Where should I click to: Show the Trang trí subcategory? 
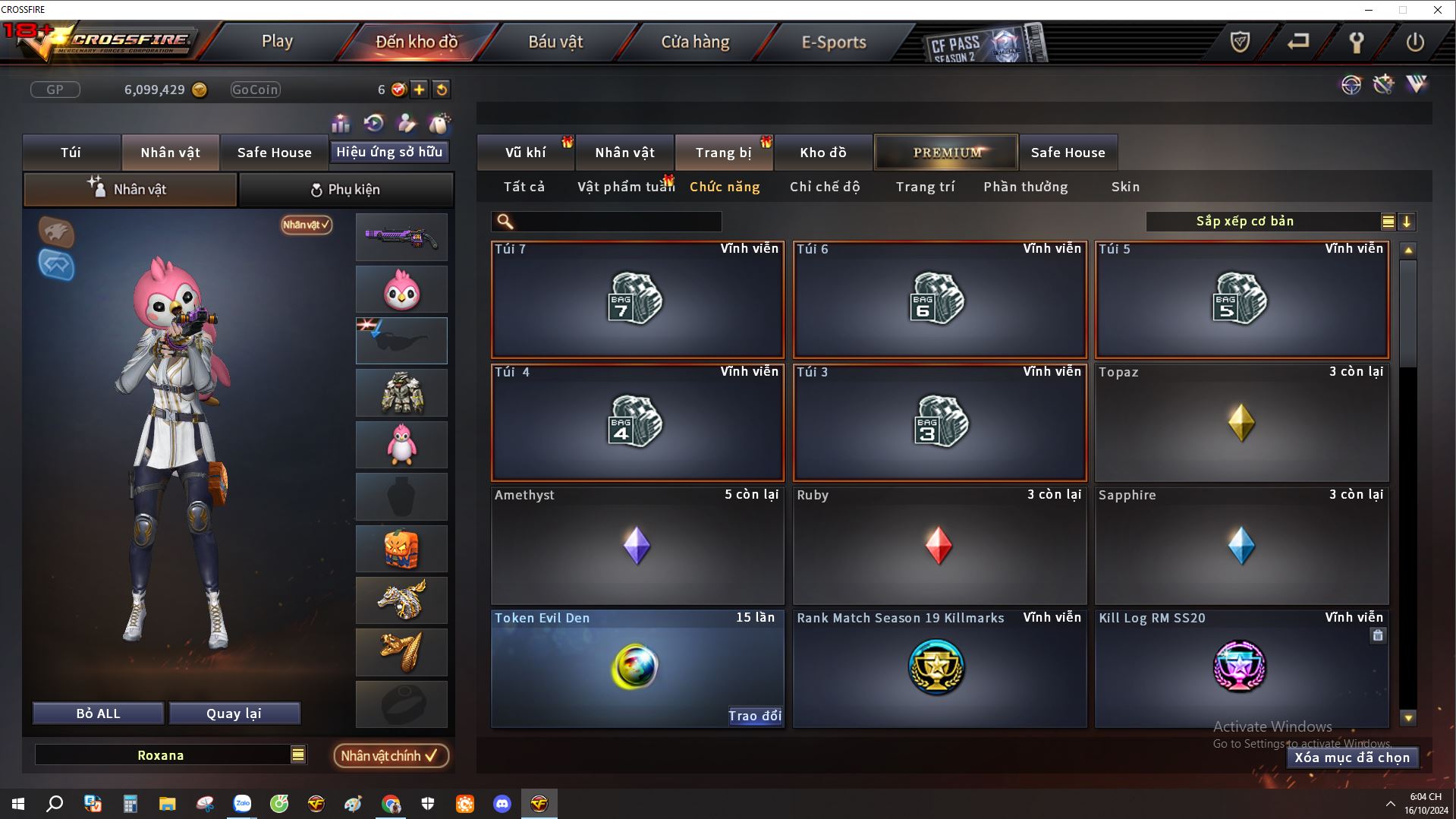coord(925,187)
